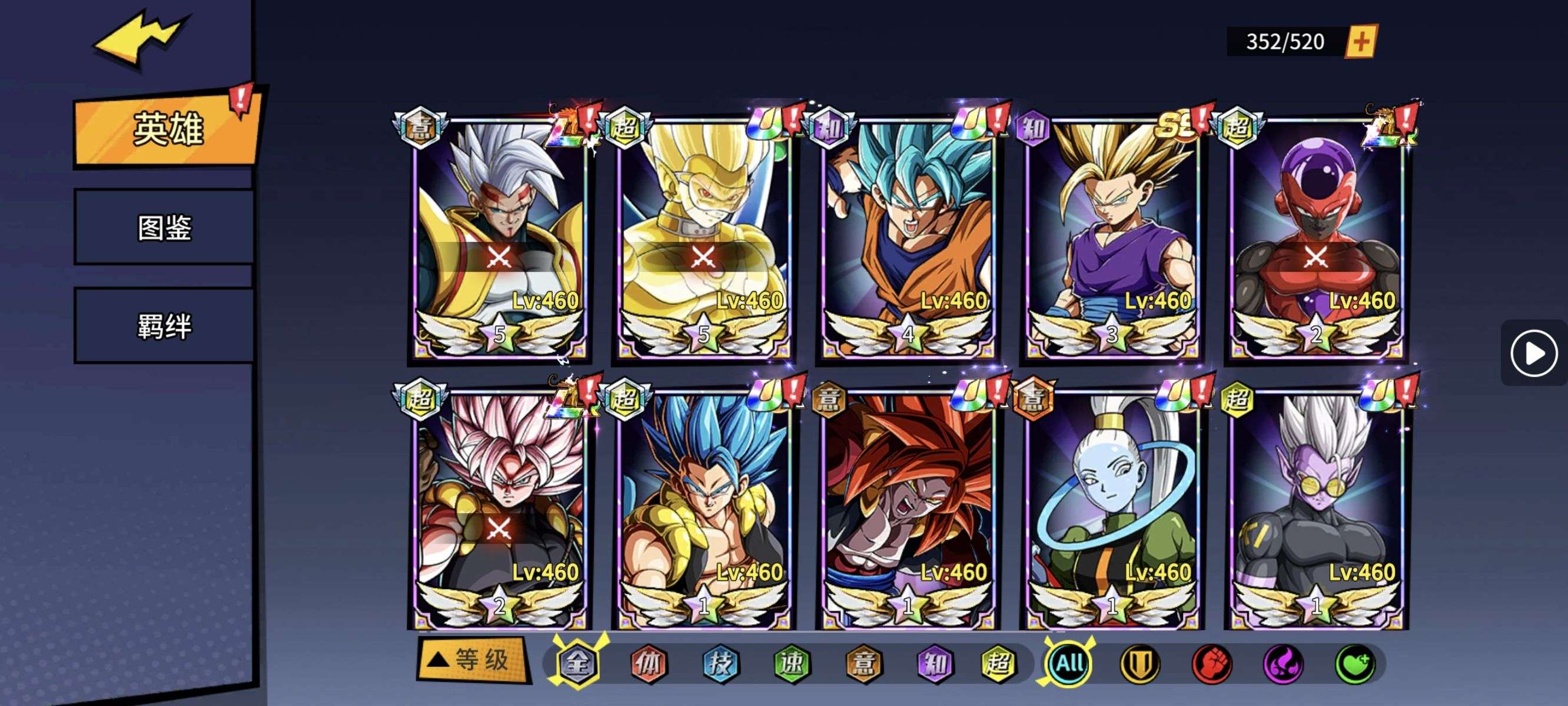Filter heroes by green 速 attribute
Screen dimensions: 1568x706
tap(792, 664)
